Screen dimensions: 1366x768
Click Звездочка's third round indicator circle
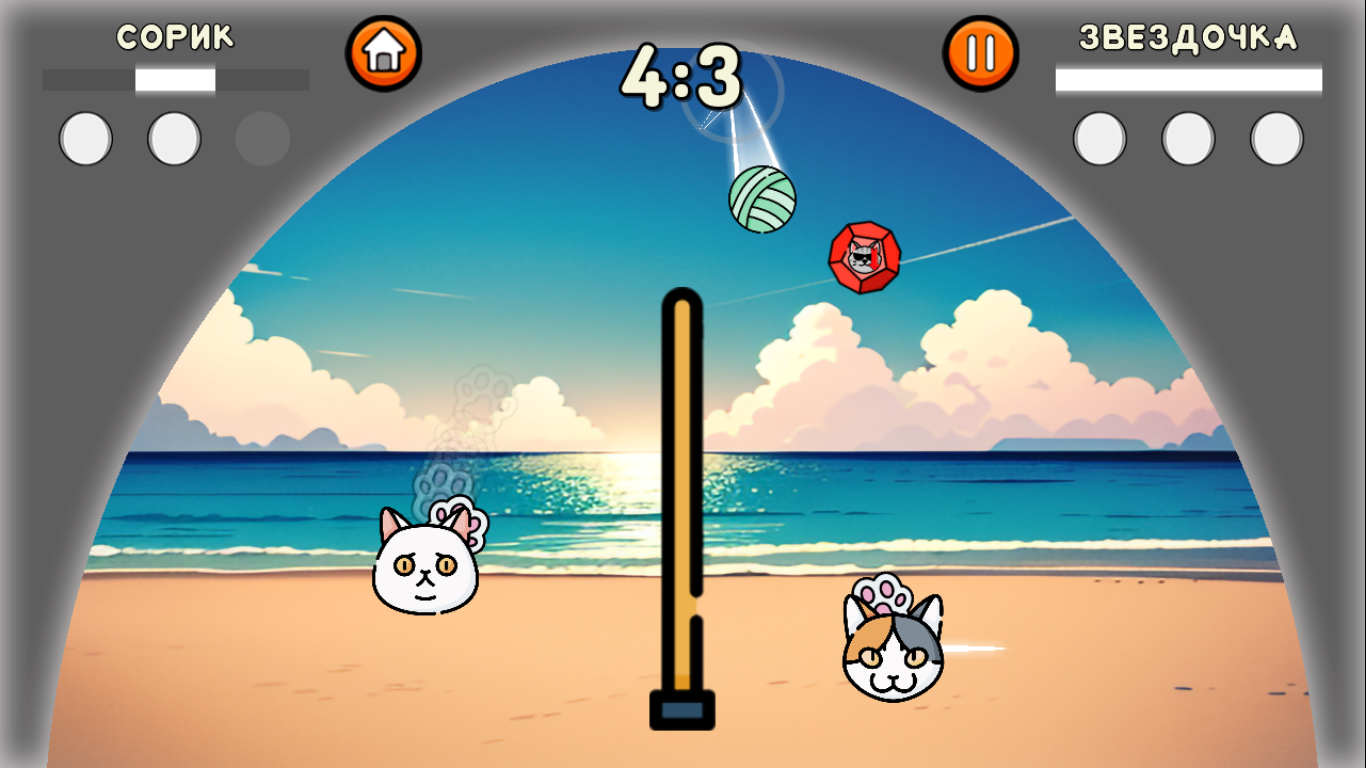pyautogui.click(x=1278, y=138)
